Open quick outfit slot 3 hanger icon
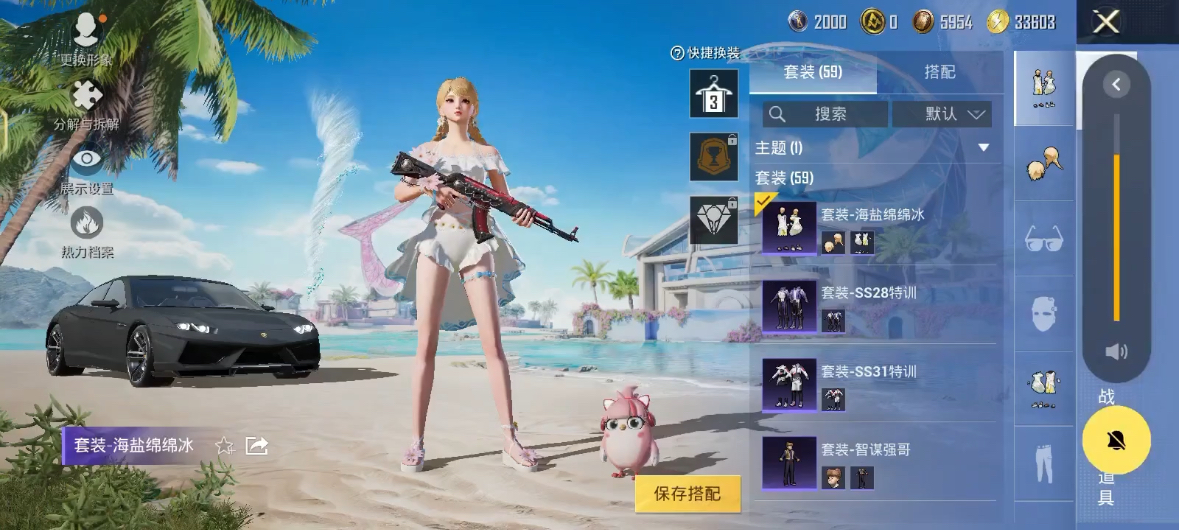1179x530 pixels. [713, 94]
